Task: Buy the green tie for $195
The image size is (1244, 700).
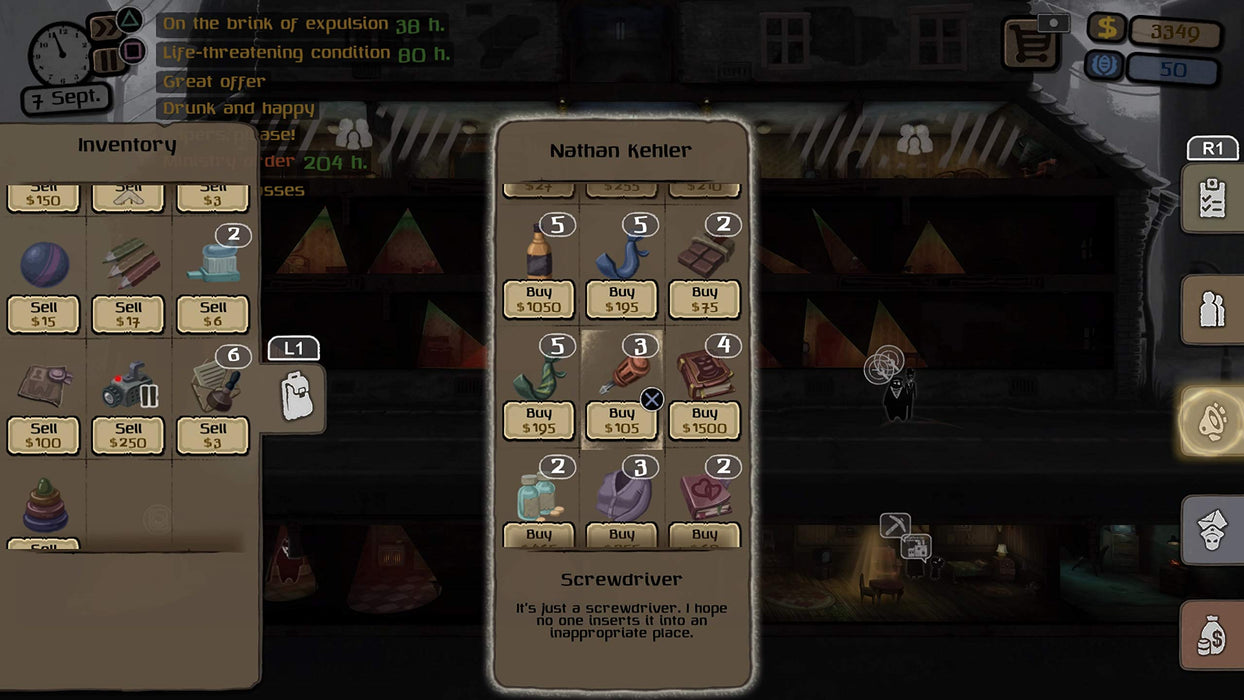Action: tap(538, 420)
